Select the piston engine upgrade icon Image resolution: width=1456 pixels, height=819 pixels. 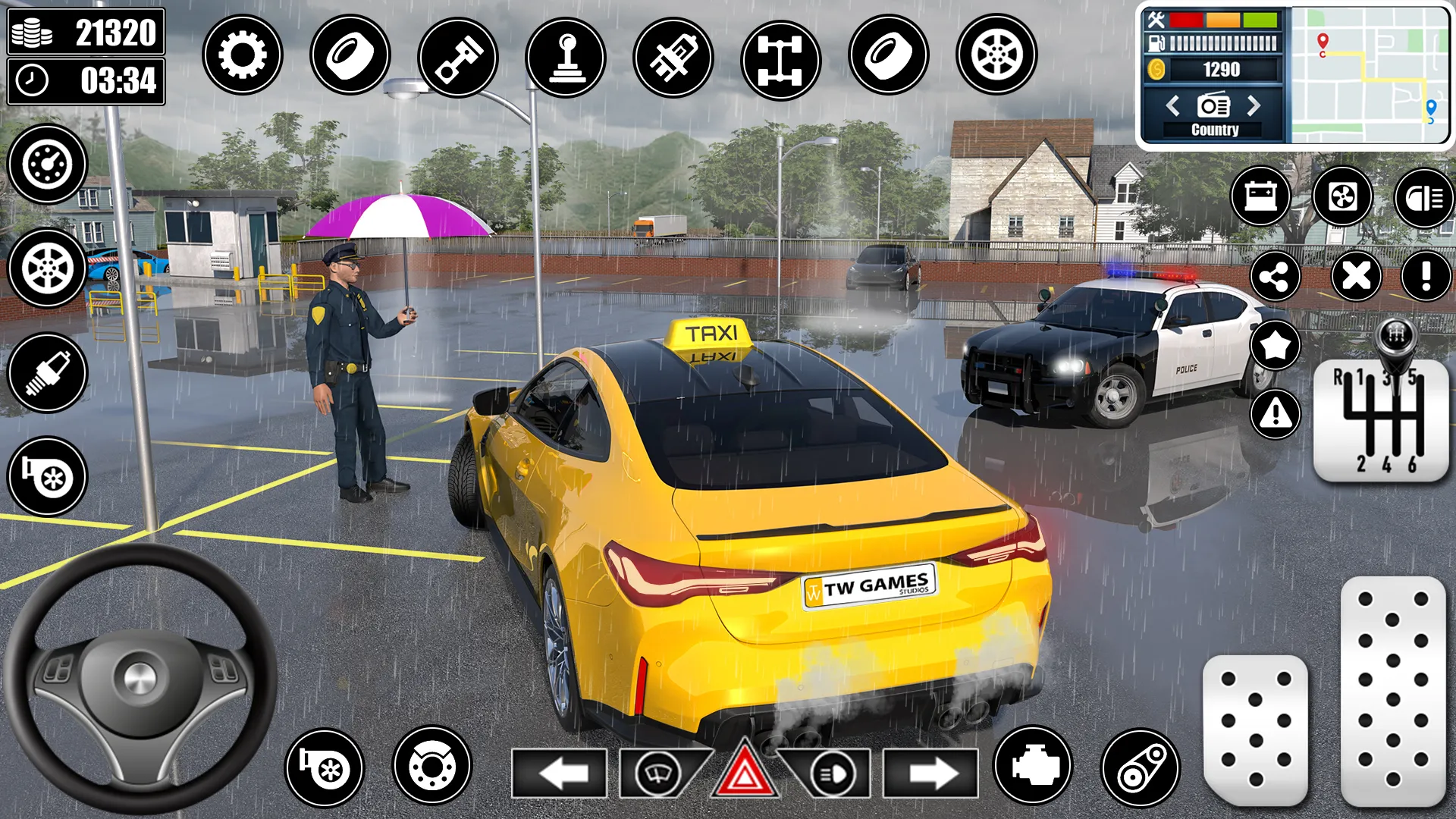click(x=457, y=57)
